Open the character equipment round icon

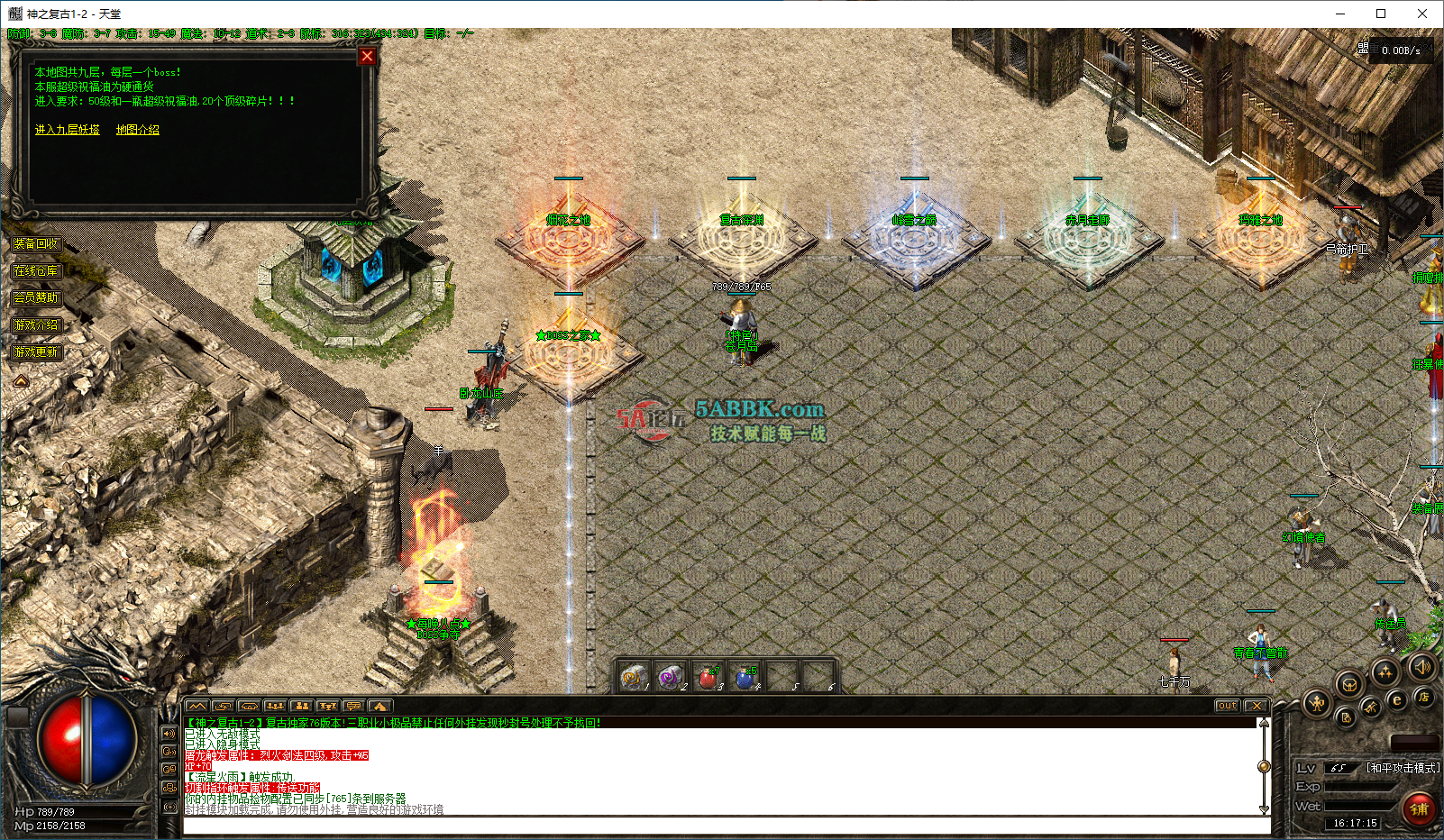[x=1317, y=703]
